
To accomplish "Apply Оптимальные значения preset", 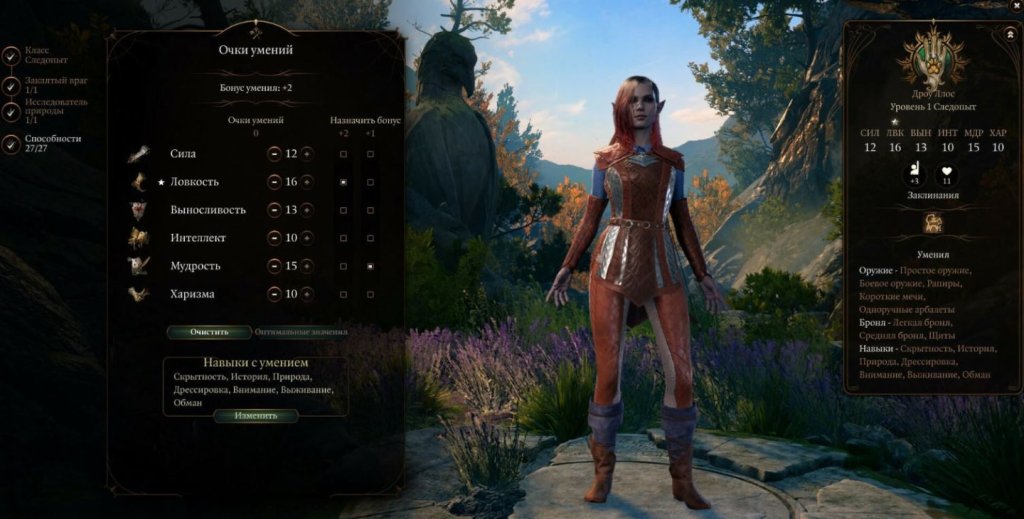I will 300,332.
